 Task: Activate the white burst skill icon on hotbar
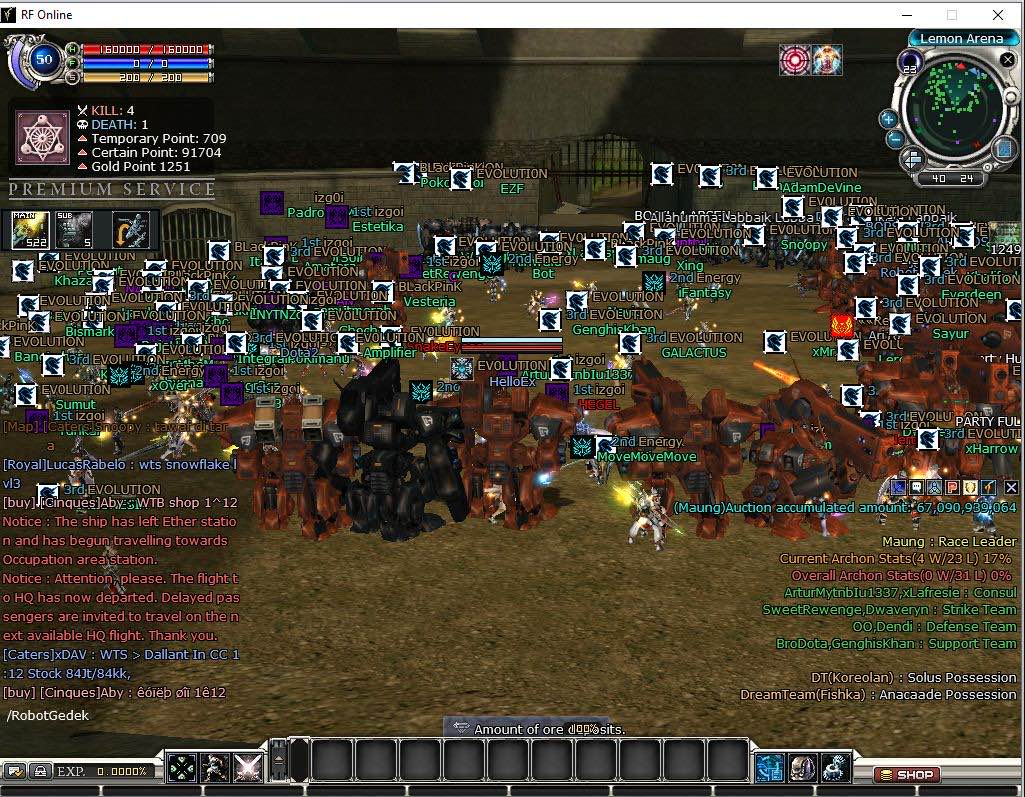point(247,768)
